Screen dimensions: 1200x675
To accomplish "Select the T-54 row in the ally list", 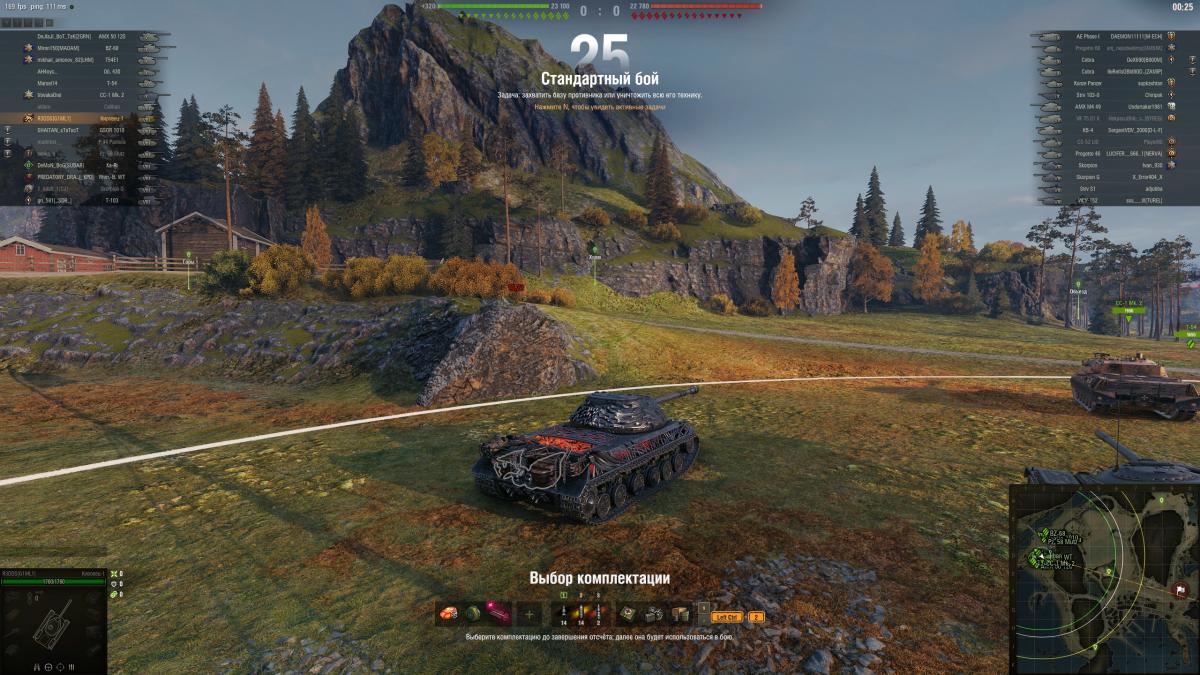I will [x=90, y=83].
